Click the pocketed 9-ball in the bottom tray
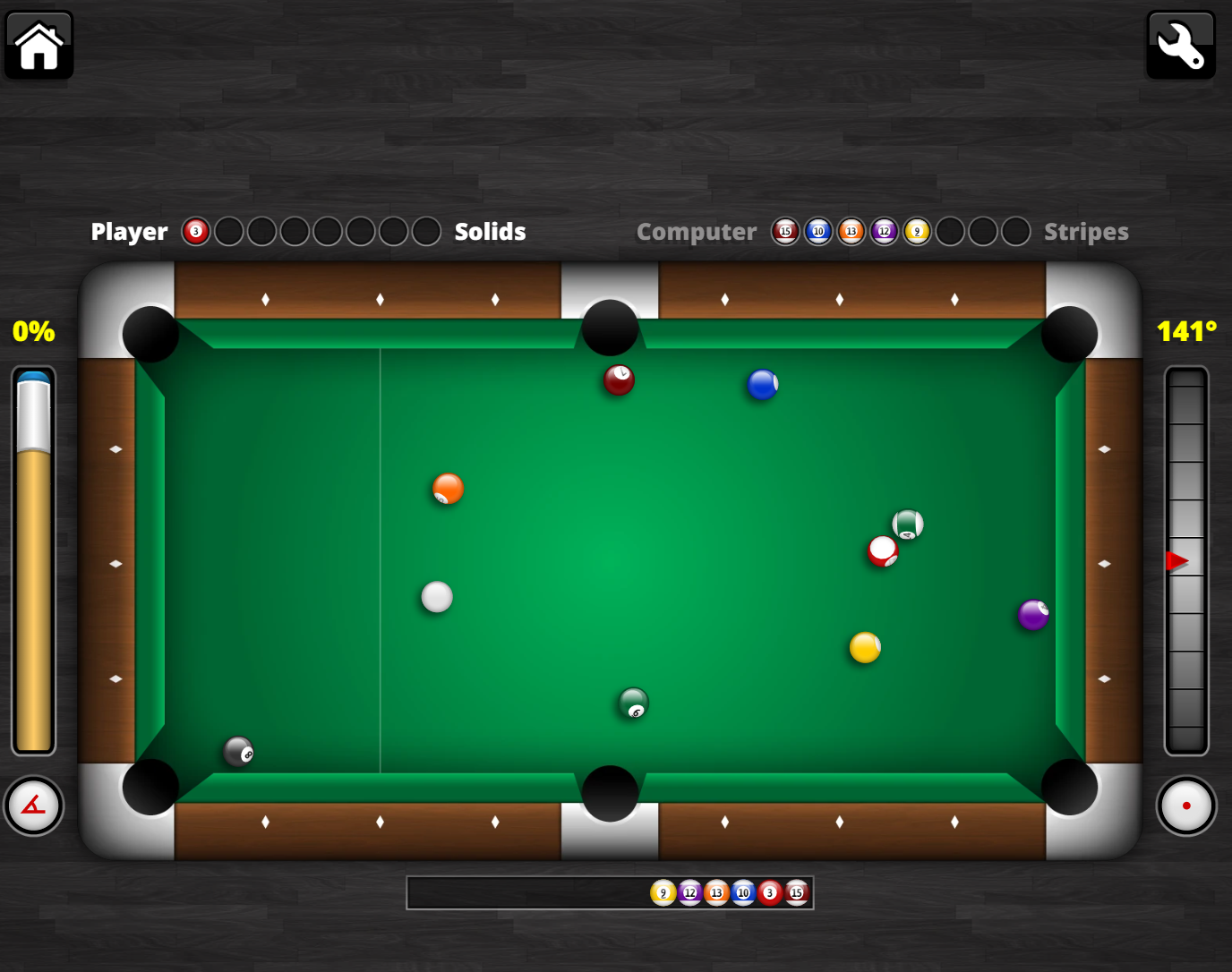1232x972 pixels. (x=663, y=892)
